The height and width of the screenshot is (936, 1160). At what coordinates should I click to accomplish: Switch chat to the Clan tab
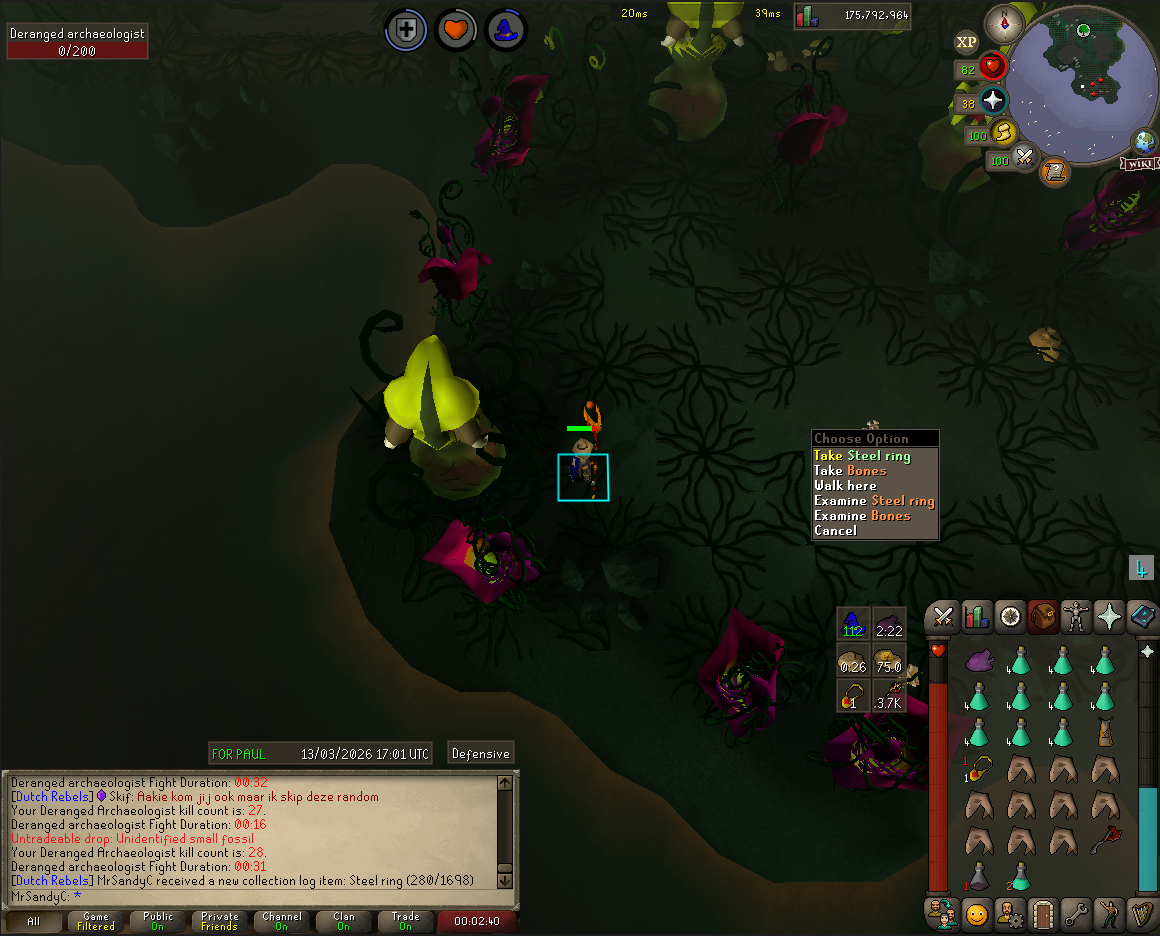point(344,921)
